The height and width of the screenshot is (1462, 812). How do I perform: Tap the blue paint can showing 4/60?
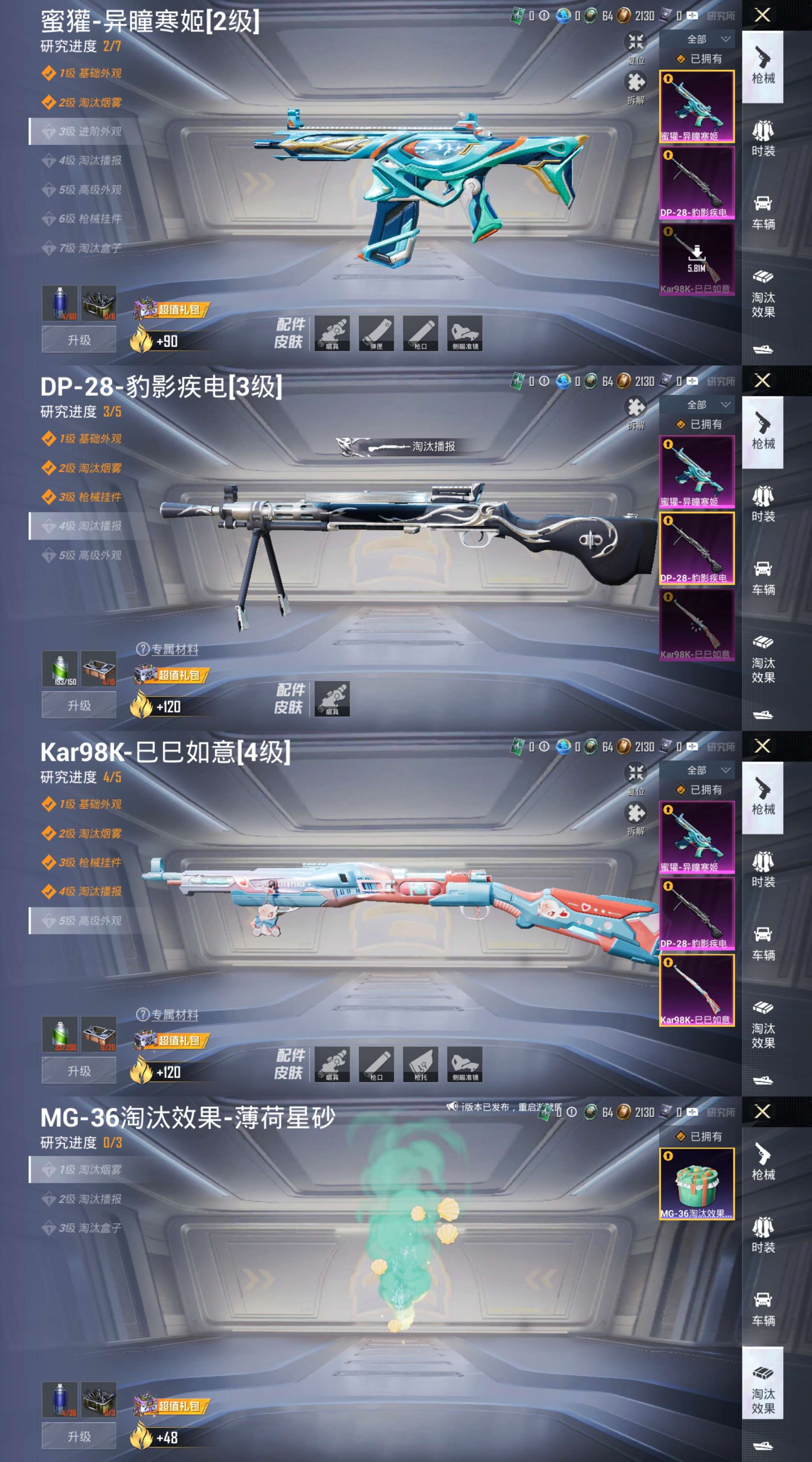[59, 303]
